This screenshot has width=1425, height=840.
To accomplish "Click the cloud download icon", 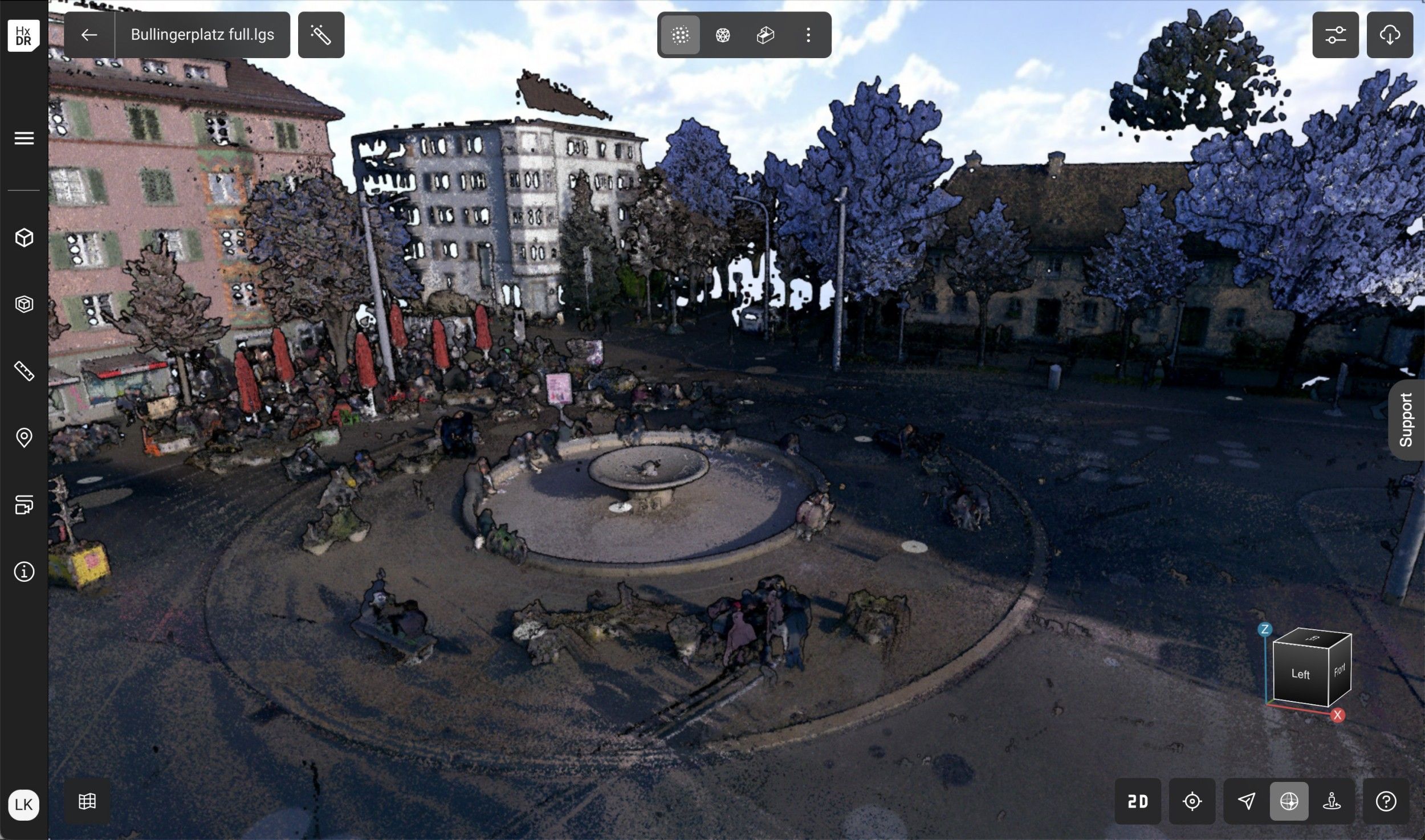I will click(x=1391, y=35).
